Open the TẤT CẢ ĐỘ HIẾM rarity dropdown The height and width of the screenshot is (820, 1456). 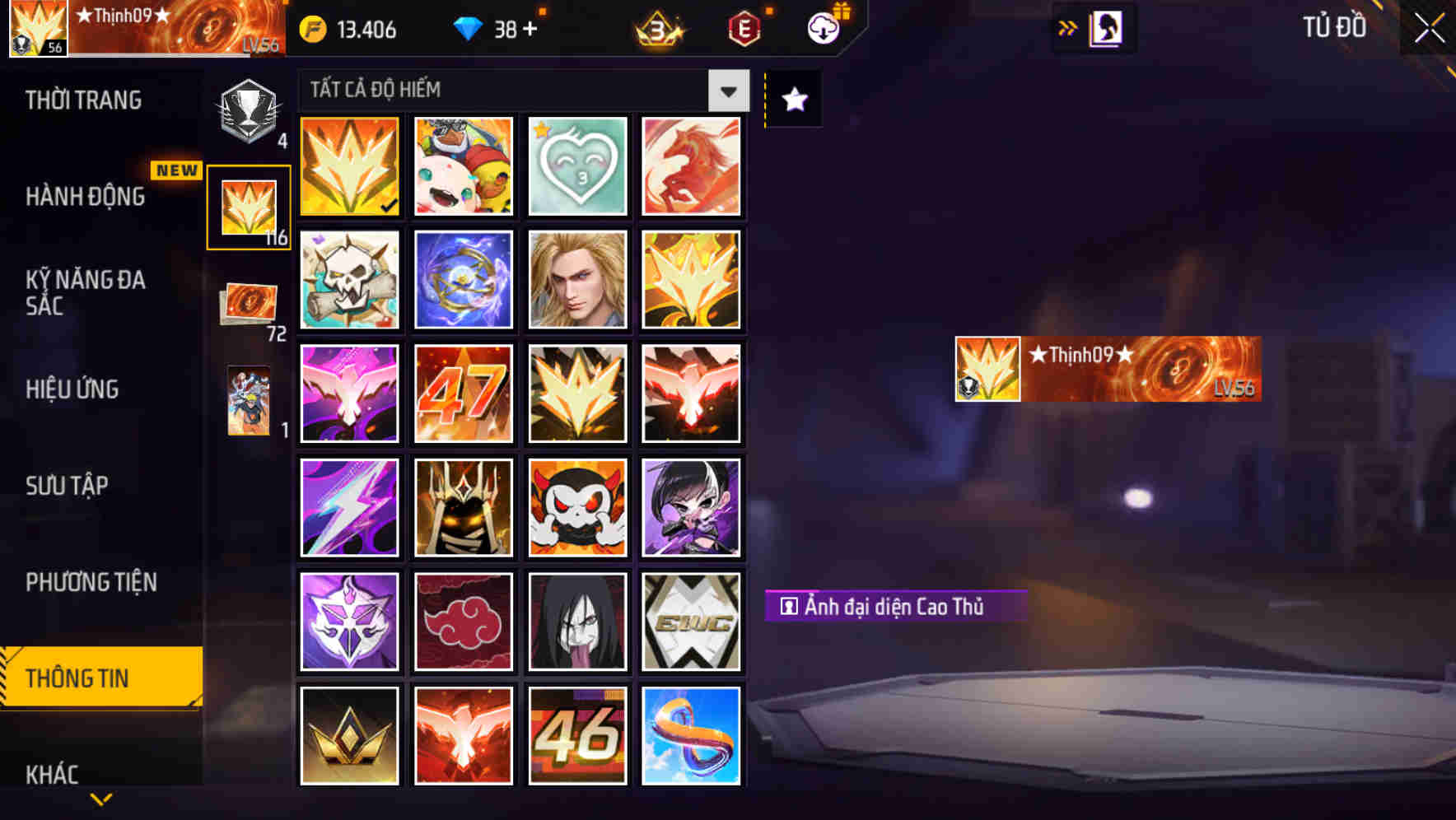coord(519,91)
